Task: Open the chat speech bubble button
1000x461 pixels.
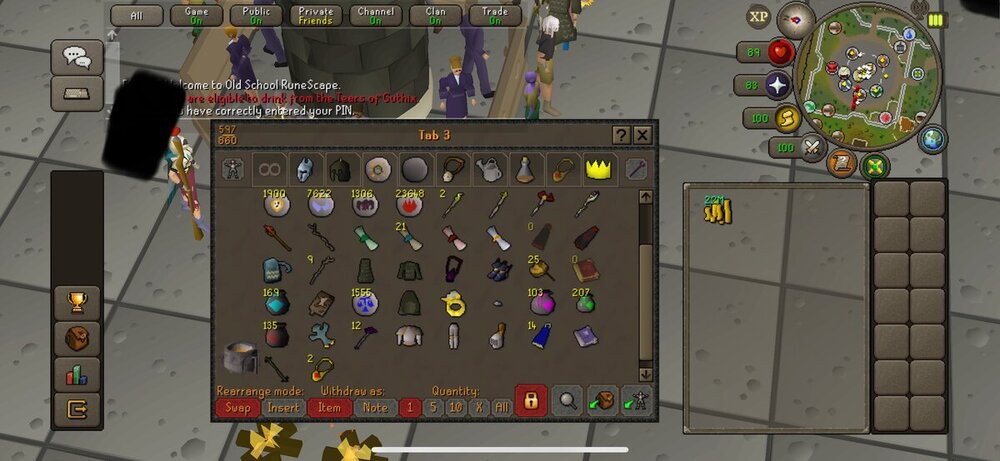Action: 76,58
